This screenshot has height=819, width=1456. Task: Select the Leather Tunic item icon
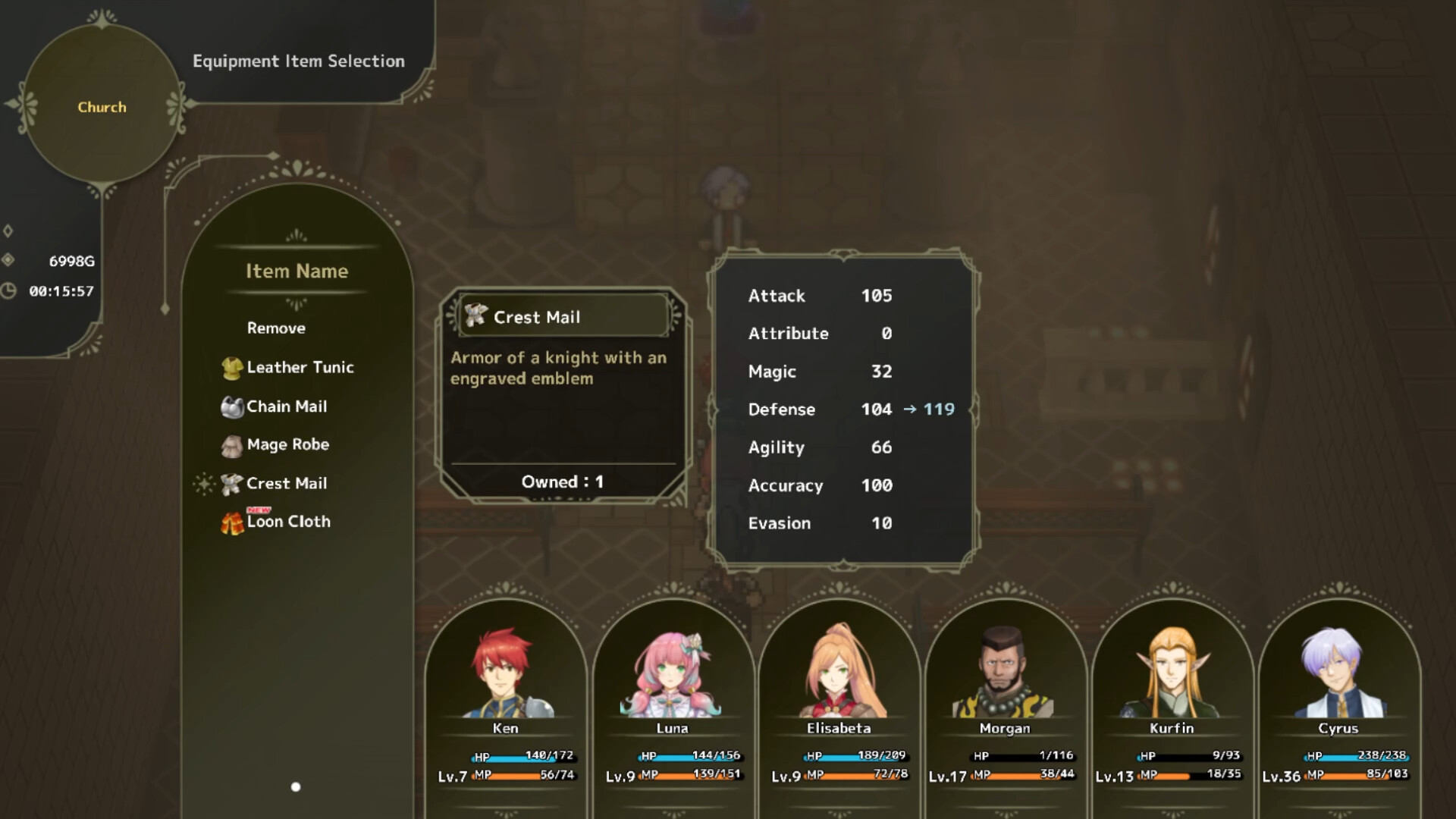click(232, 367)
